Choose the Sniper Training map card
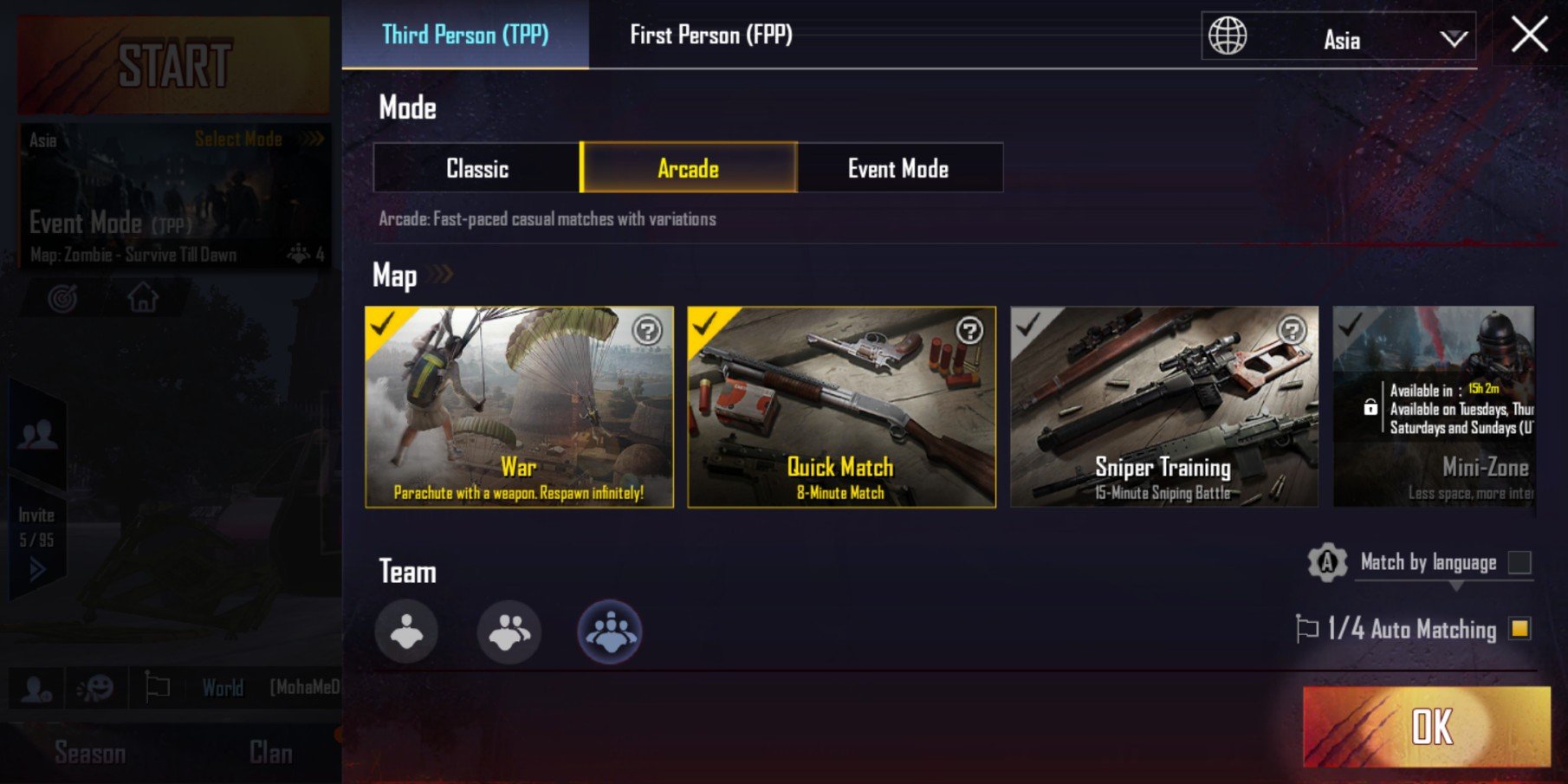Image resolution: width=1568 pixels, height=784 pixels. pos(1163,407)
